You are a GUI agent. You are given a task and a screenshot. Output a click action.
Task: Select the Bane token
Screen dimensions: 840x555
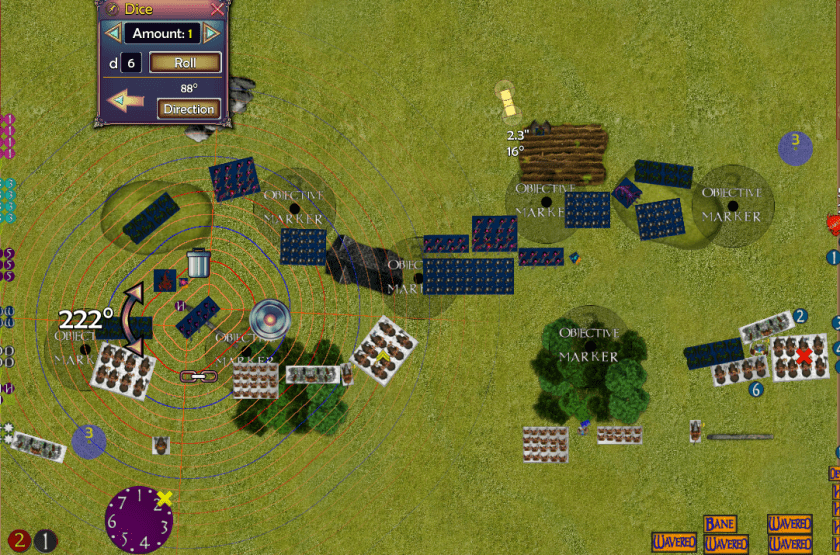719,524
